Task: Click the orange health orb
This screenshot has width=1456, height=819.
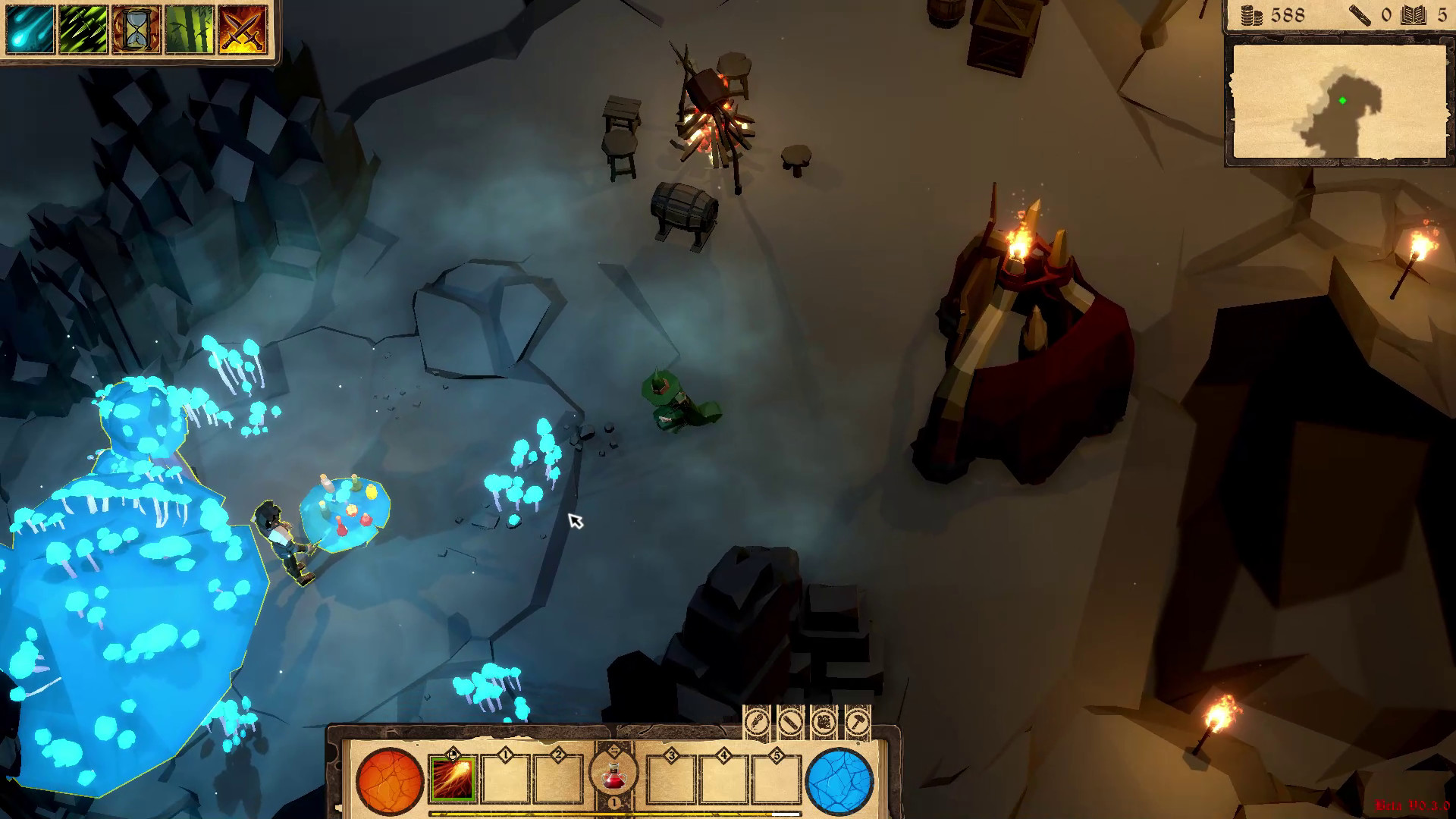Action: click(x=388, y=781)
